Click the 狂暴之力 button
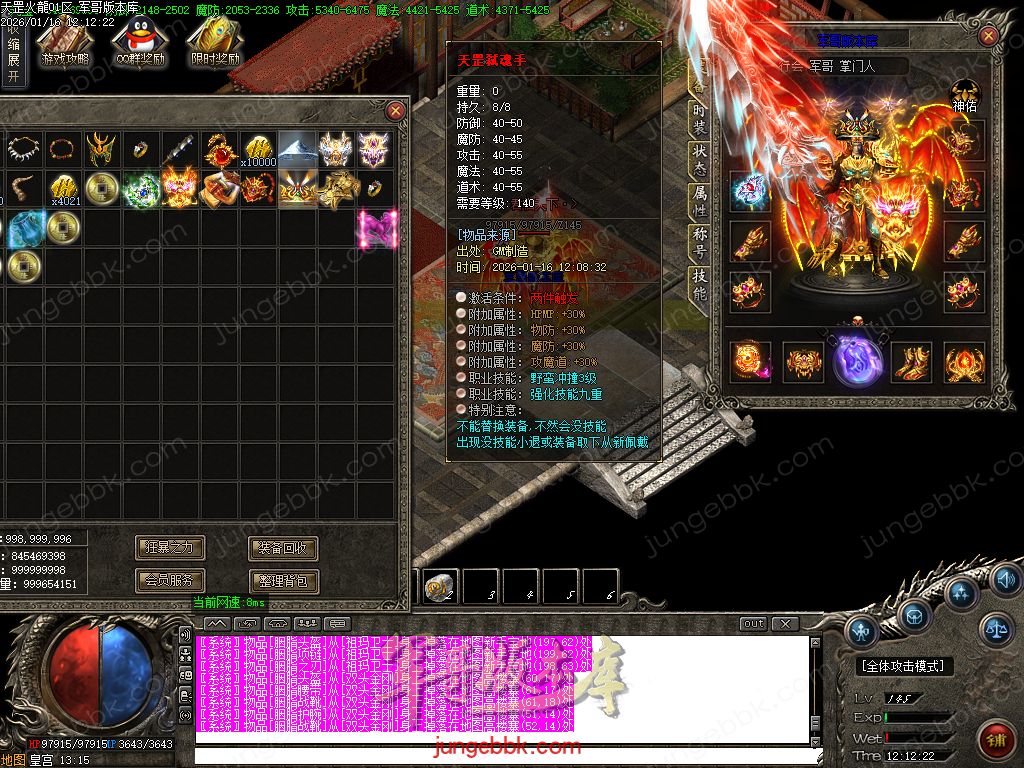 (x=170, y=547)
